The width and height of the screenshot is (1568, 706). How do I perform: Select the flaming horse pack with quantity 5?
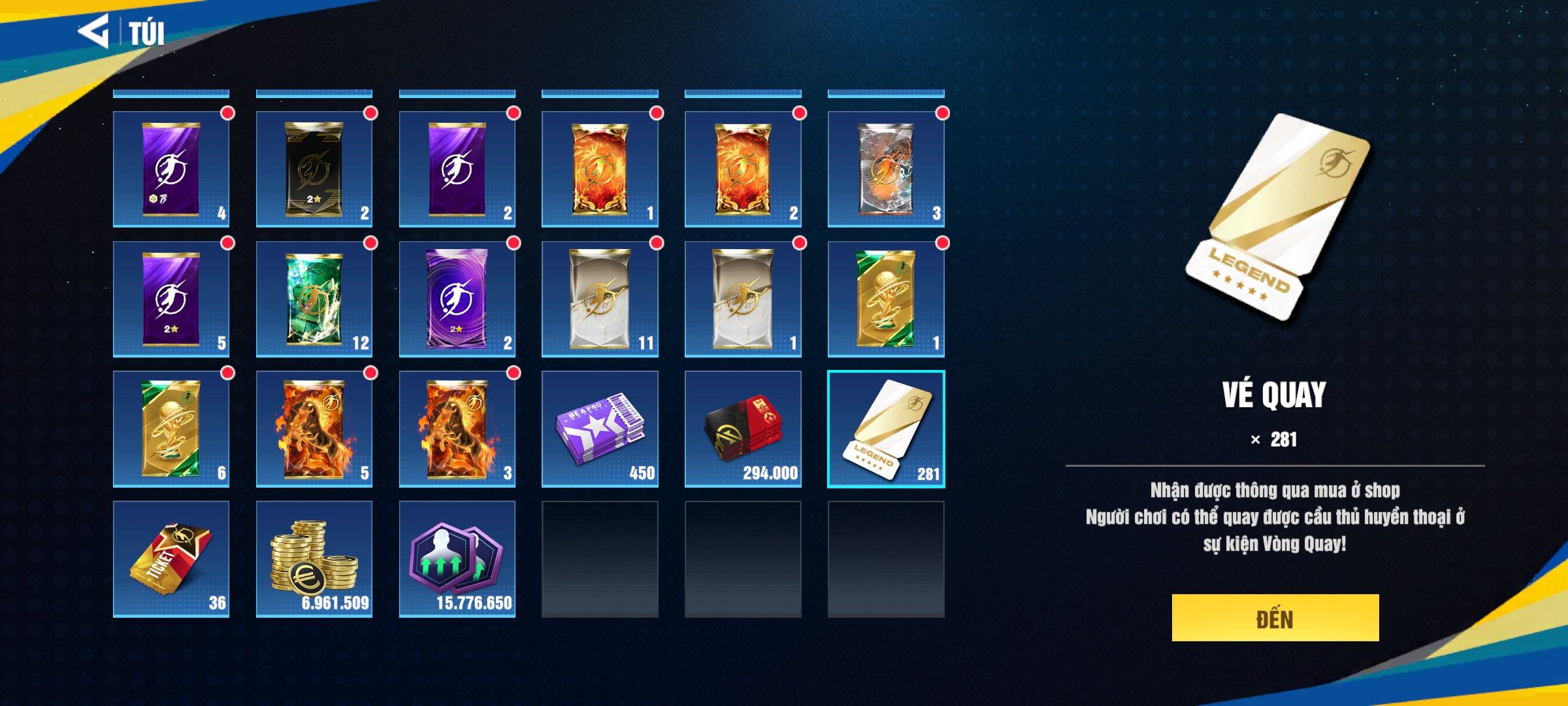click(x=314, y=429)
